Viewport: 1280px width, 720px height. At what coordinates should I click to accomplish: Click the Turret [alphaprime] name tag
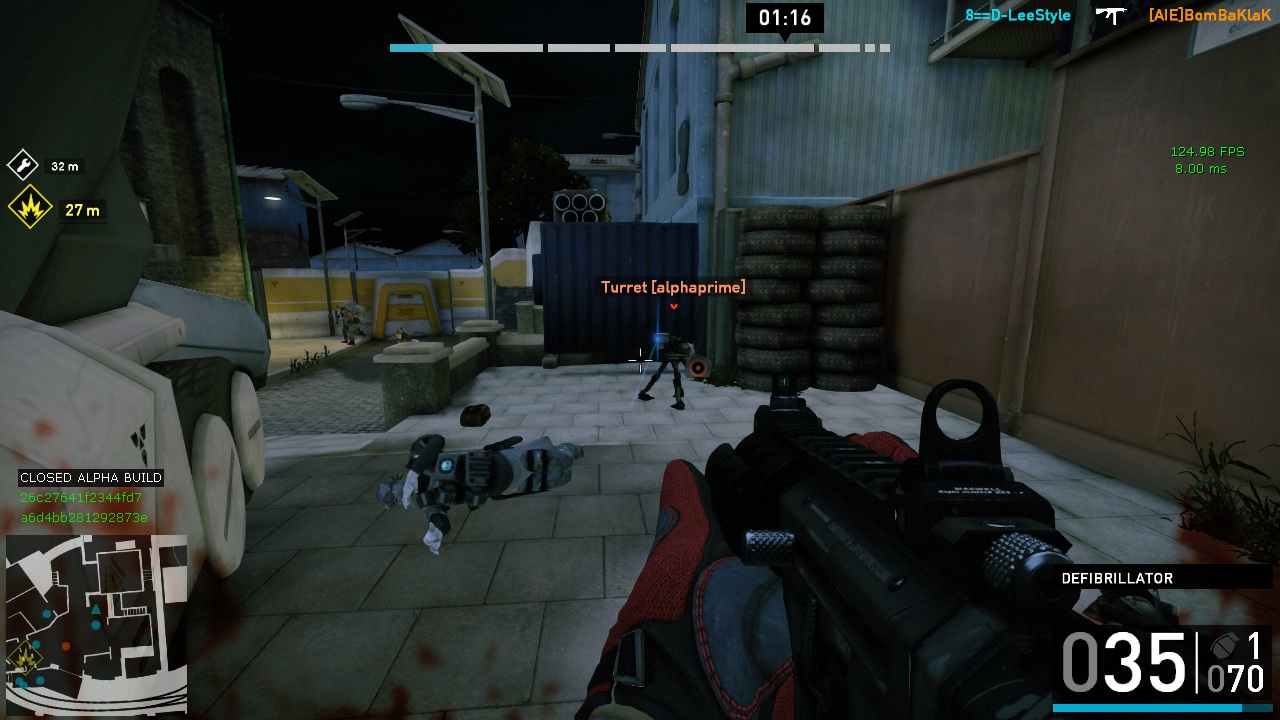(673, 288)
